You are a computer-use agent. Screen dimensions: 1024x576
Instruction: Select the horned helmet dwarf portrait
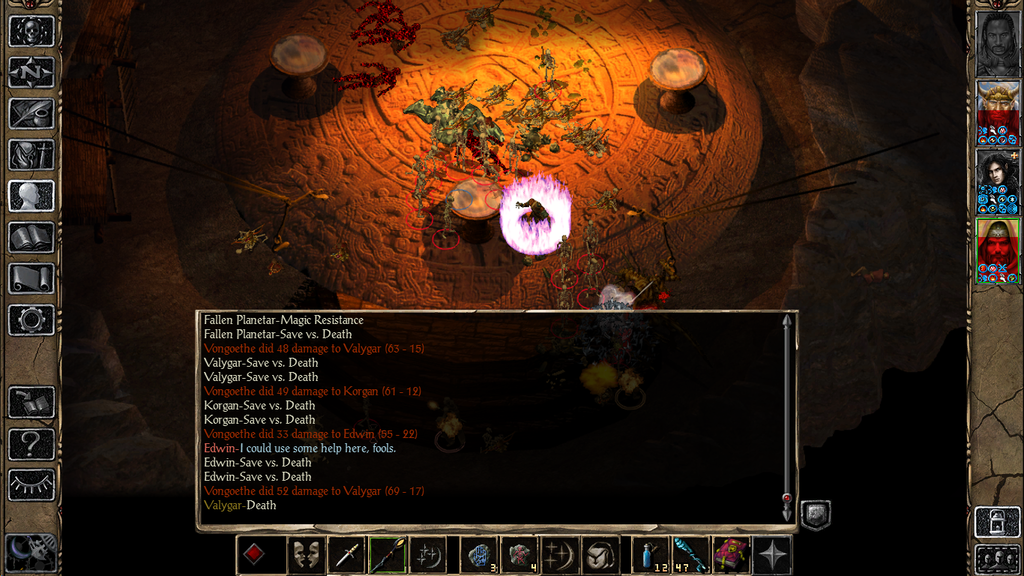point(997,112)
